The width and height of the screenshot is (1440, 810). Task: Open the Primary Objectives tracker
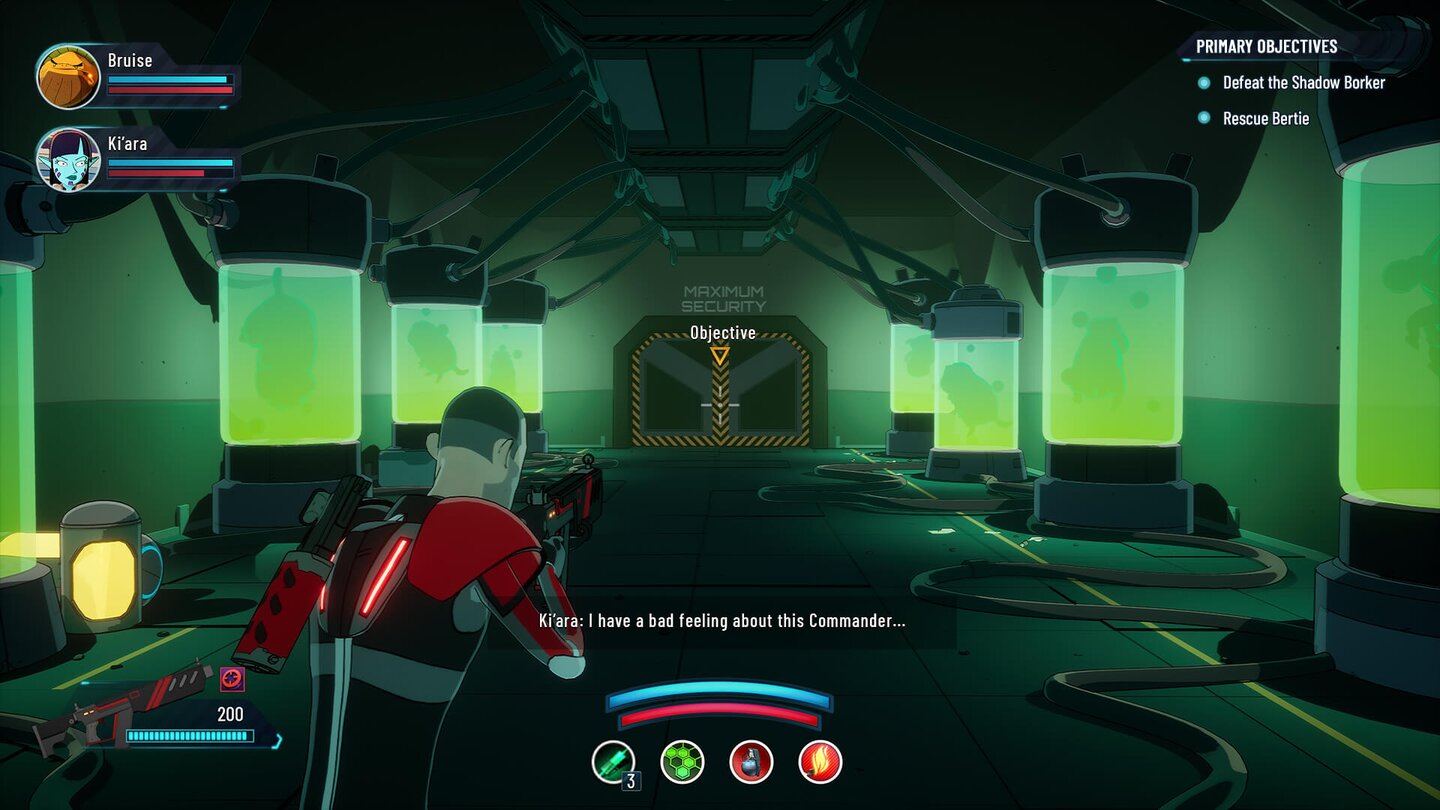(1266, 46)
